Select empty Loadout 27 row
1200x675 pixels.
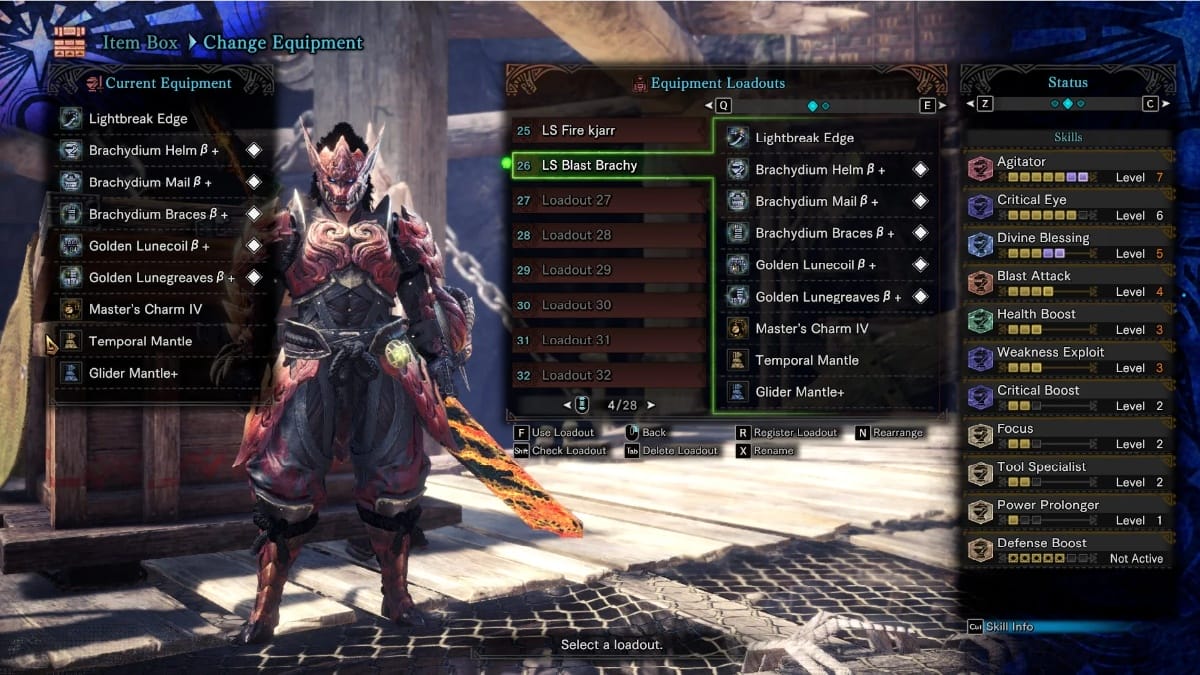[608, 200]
